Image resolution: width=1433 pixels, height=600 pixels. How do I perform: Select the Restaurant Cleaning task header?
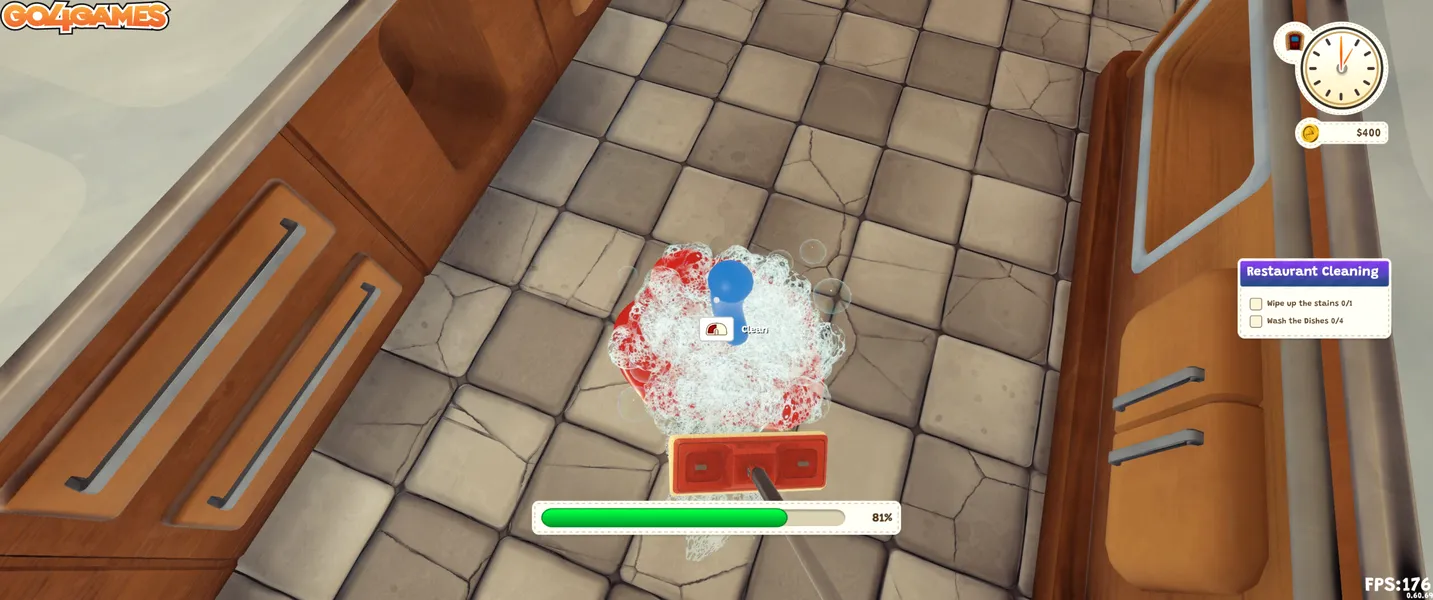1313,272
